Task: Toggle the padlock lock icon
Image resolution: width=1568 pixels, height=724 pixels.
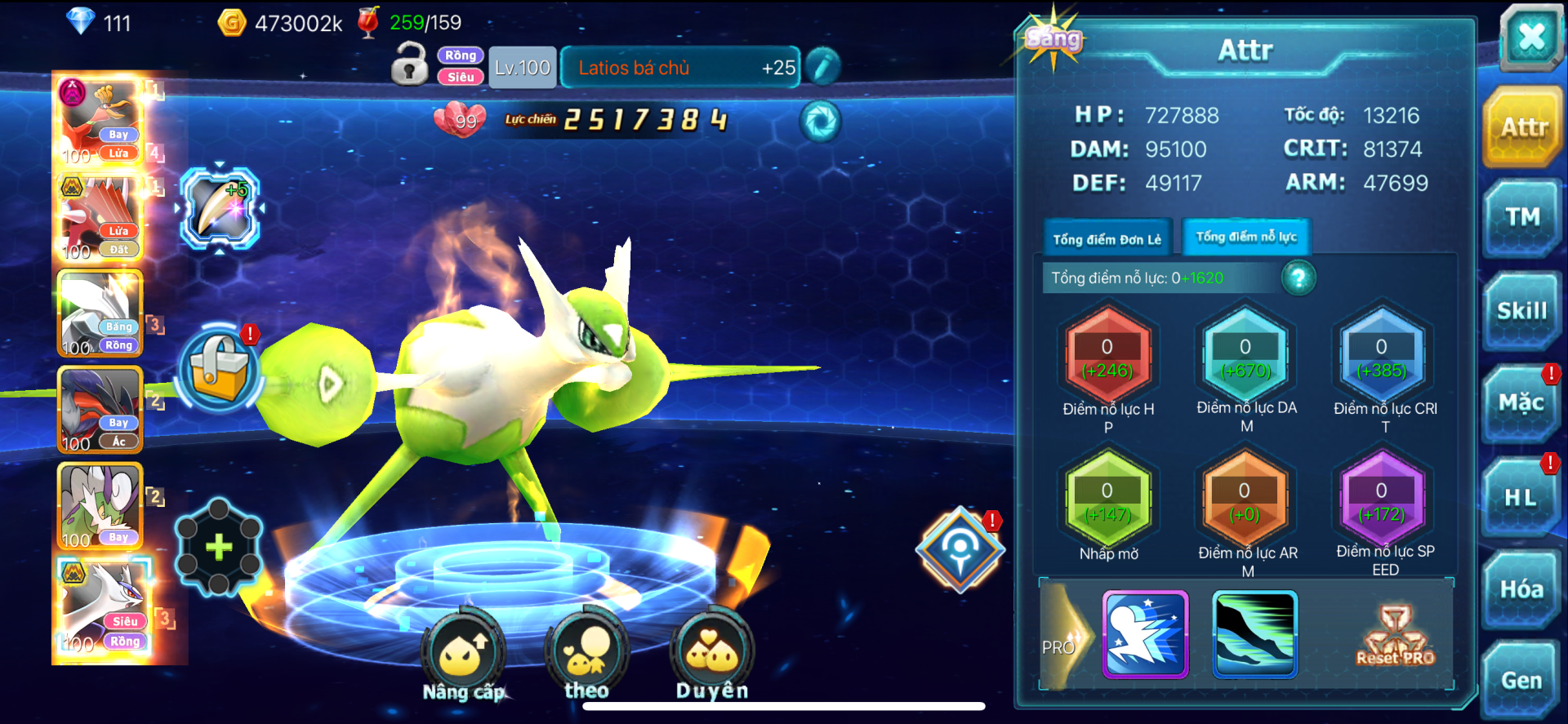Action: click(409, 65)
